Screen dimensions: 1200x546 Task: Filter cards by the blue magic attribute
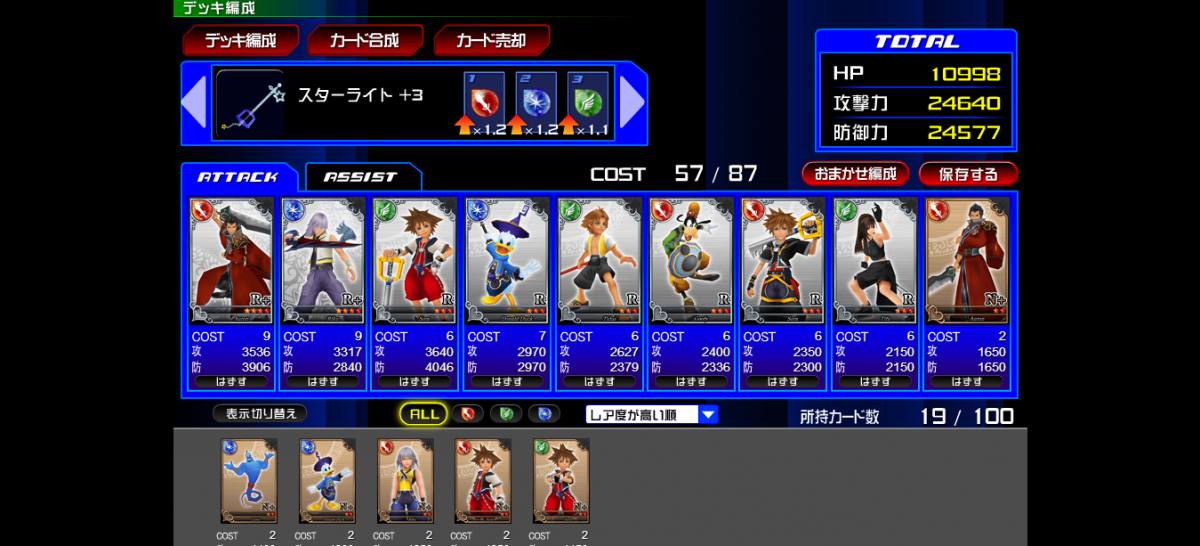tap(543, 414)
